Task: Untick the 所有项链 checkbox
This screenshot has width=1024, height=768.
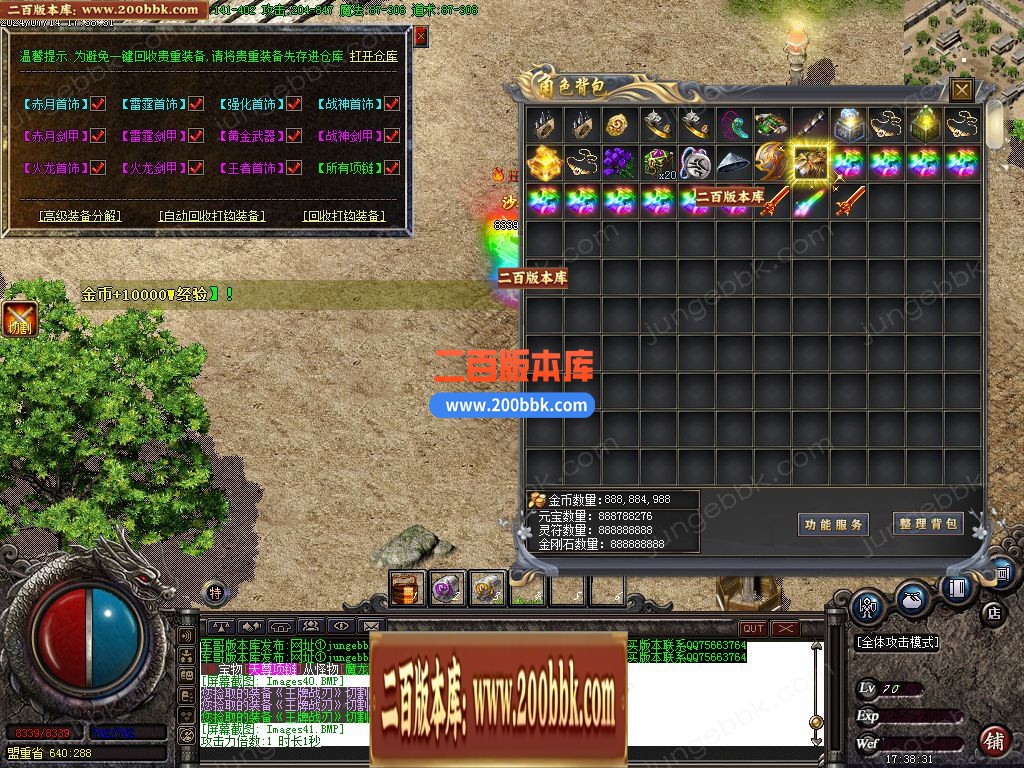Action: [392, 168]
